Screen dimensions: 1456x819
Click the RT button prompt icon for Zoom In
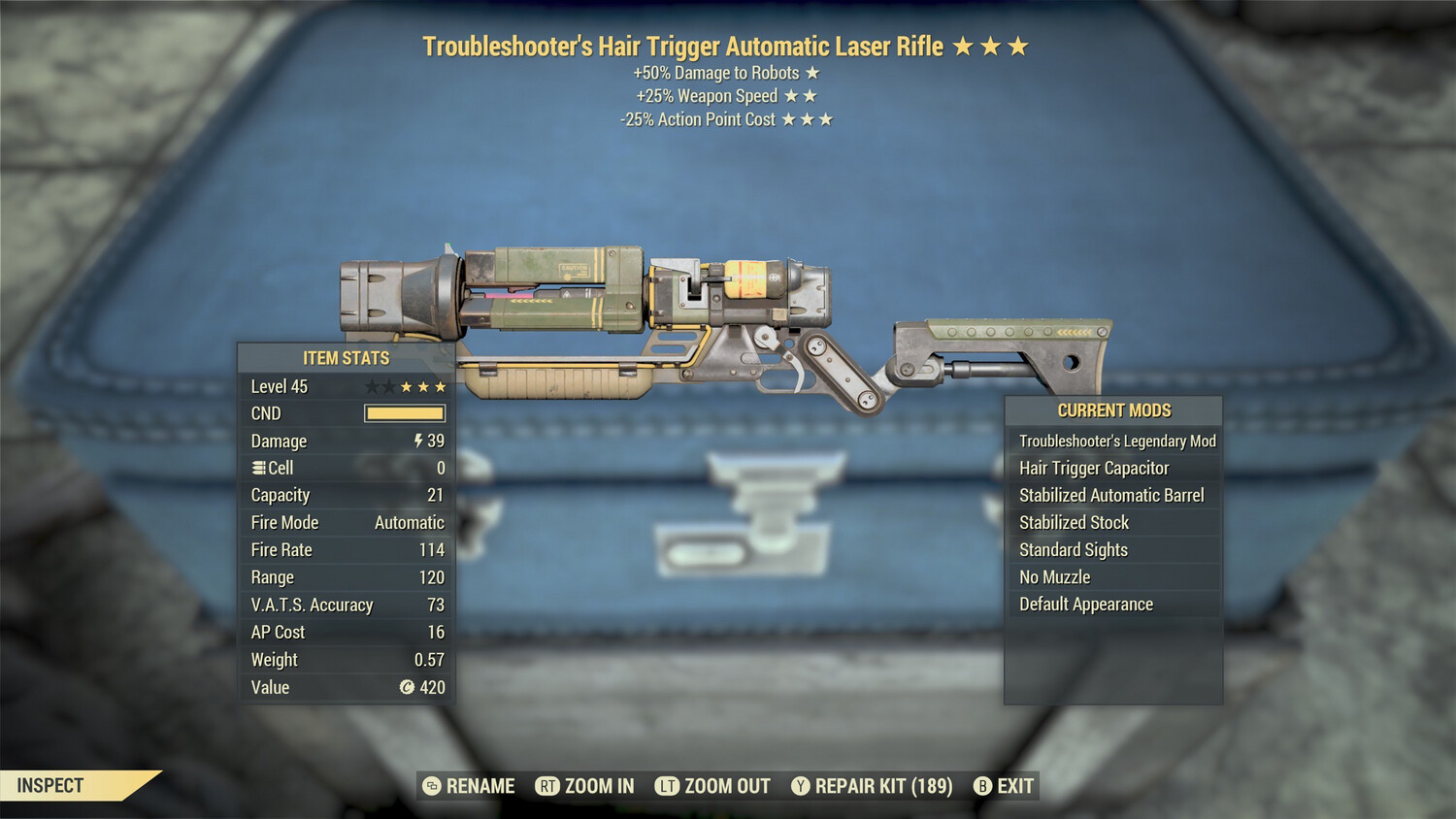[x=549, y=786]
